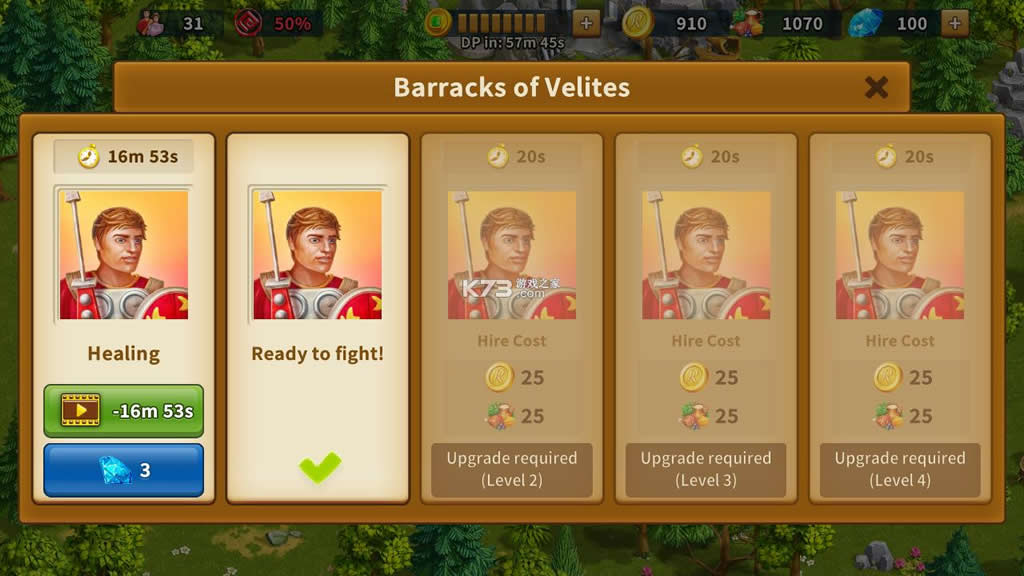Add more deployment points with plus button
1024x576 pixels.
coord(586,23)
